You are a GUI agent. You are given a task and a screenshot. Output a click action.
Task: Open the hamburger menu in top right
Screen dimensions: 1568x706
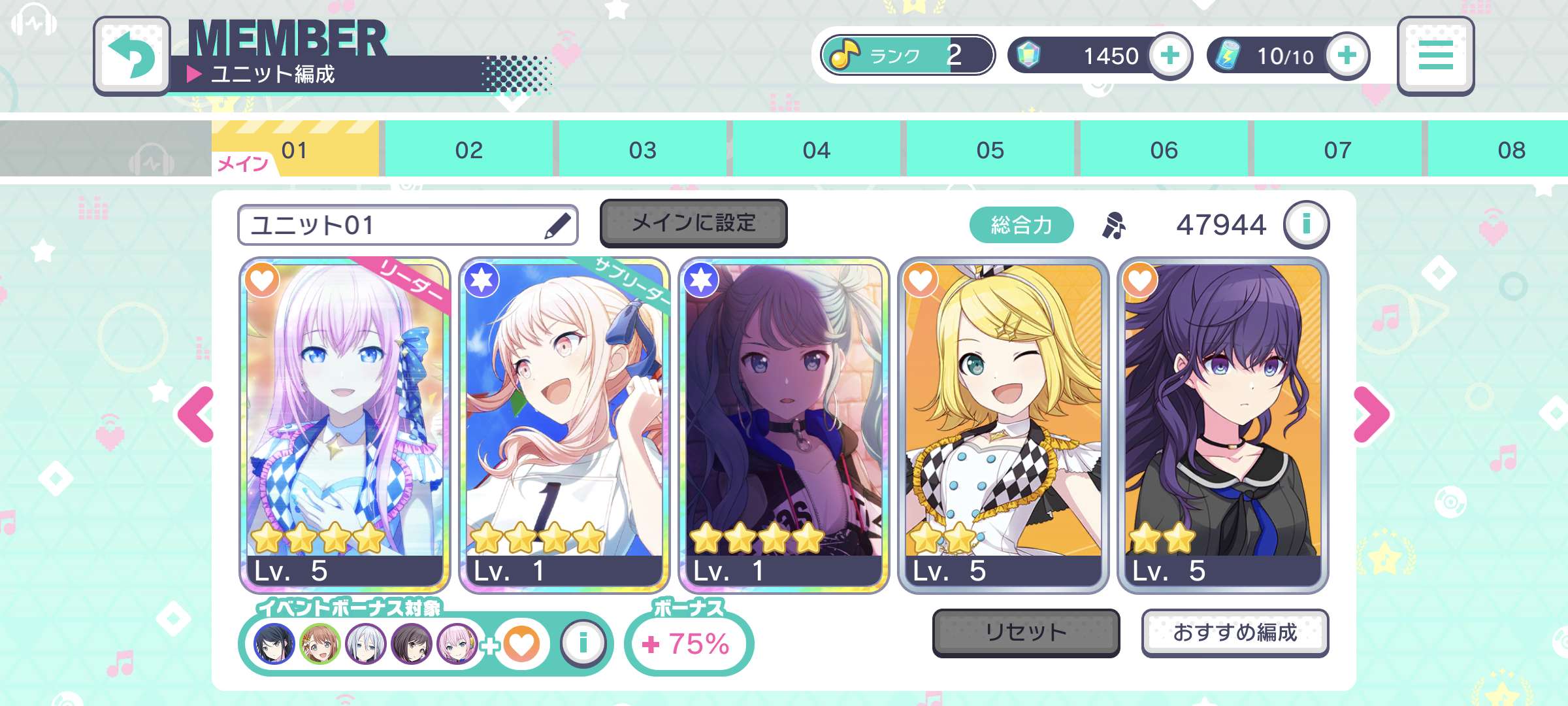(x=1435, y=56)
